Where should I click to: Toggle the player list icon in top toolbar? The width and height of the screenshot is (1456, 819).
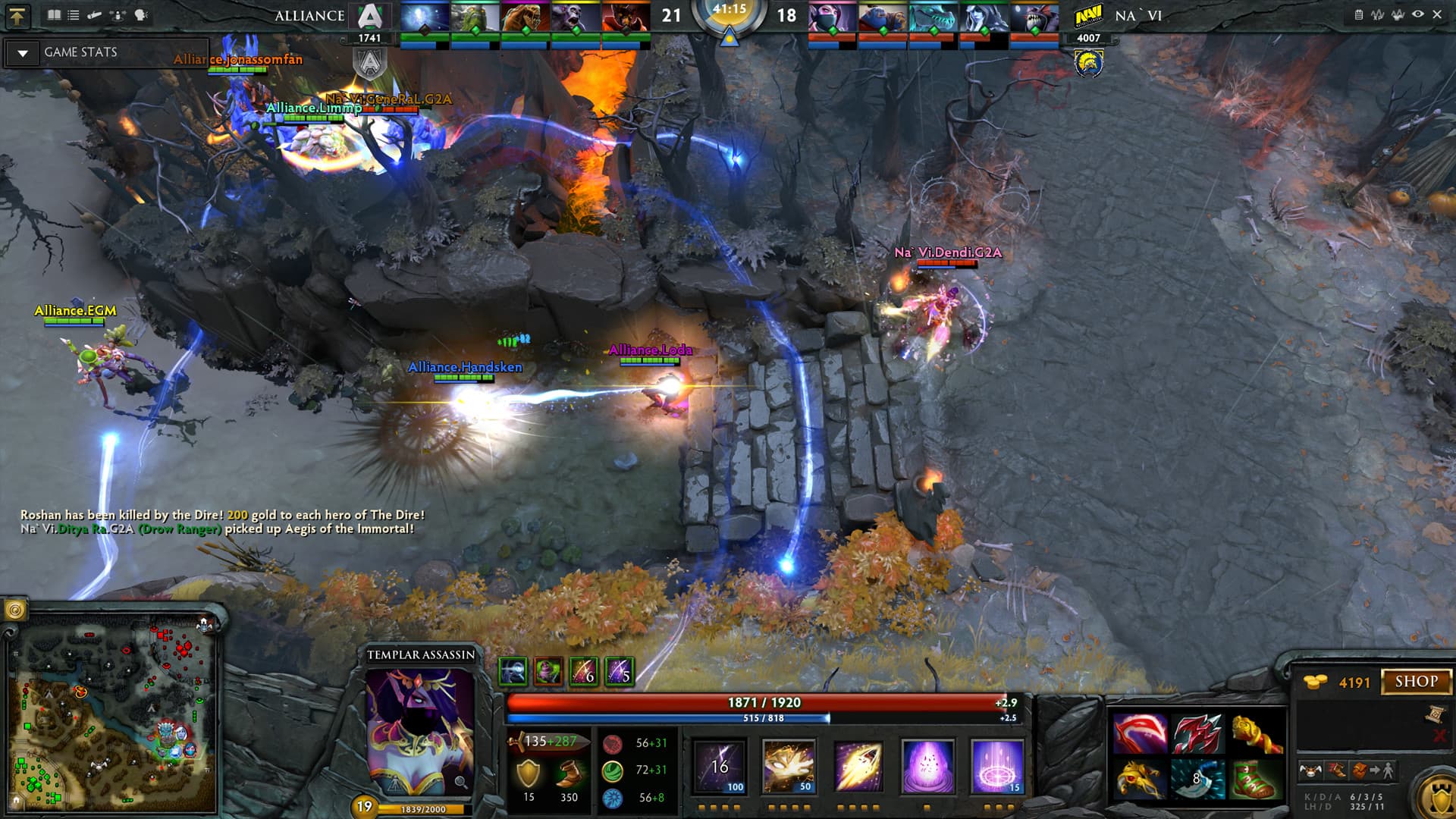[x=74, y=14]
